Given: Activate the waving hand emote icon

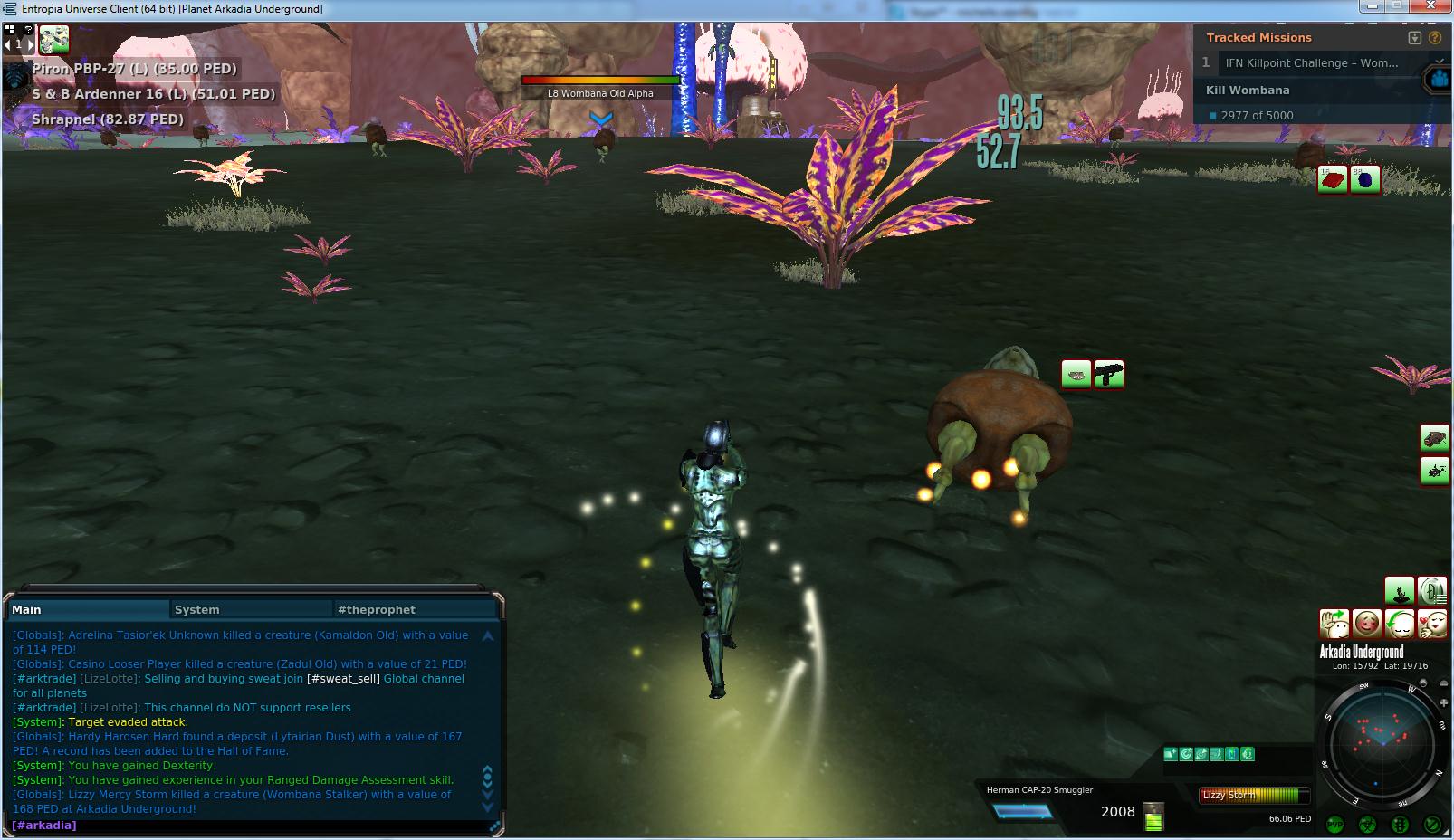Looking at the screenshot, I should click(1334, 624).
